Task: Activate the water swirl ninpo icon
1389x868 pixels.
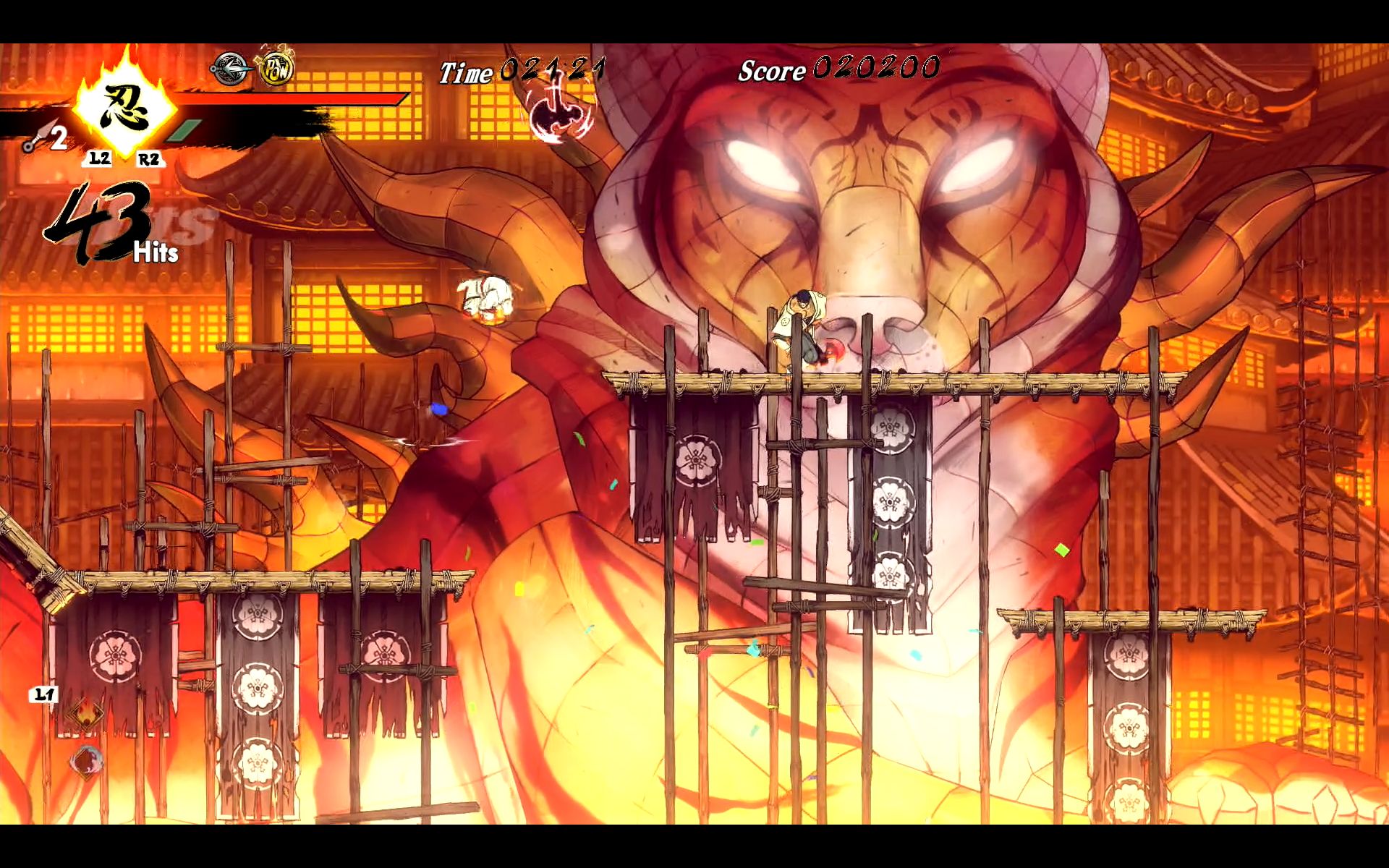Action: tap(87, 761)
